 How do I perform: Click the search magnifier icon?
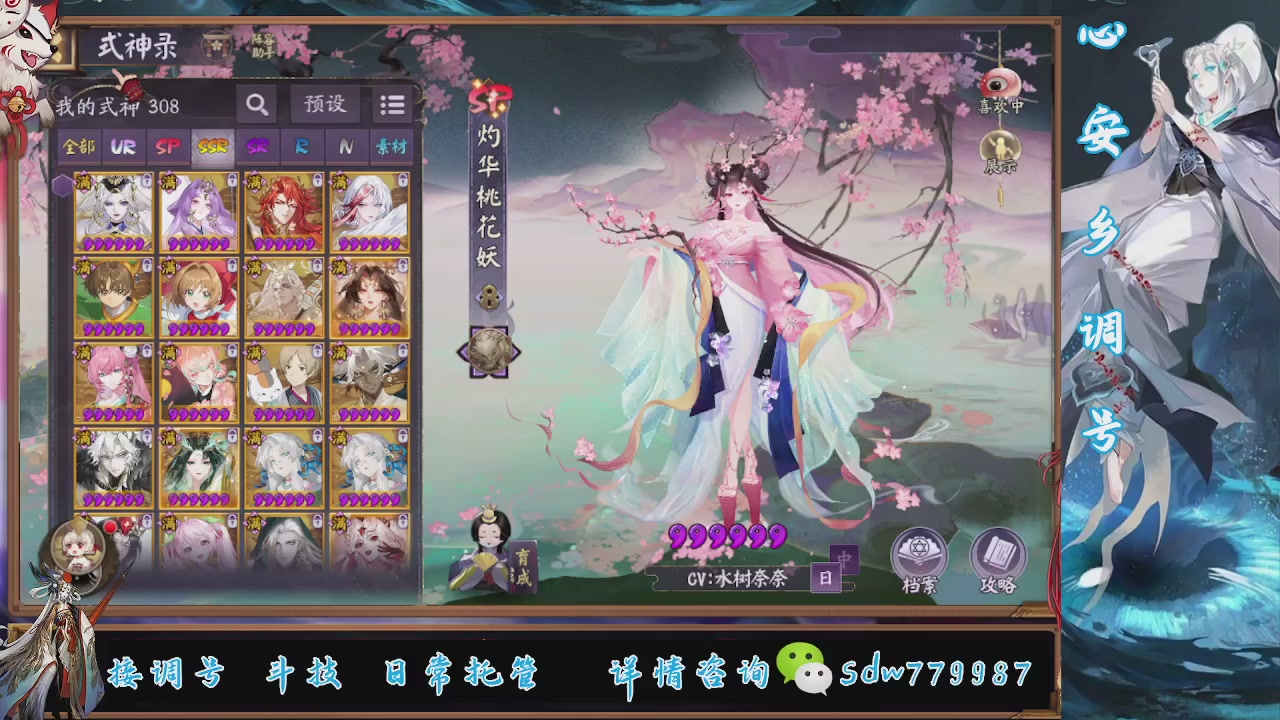256,104
